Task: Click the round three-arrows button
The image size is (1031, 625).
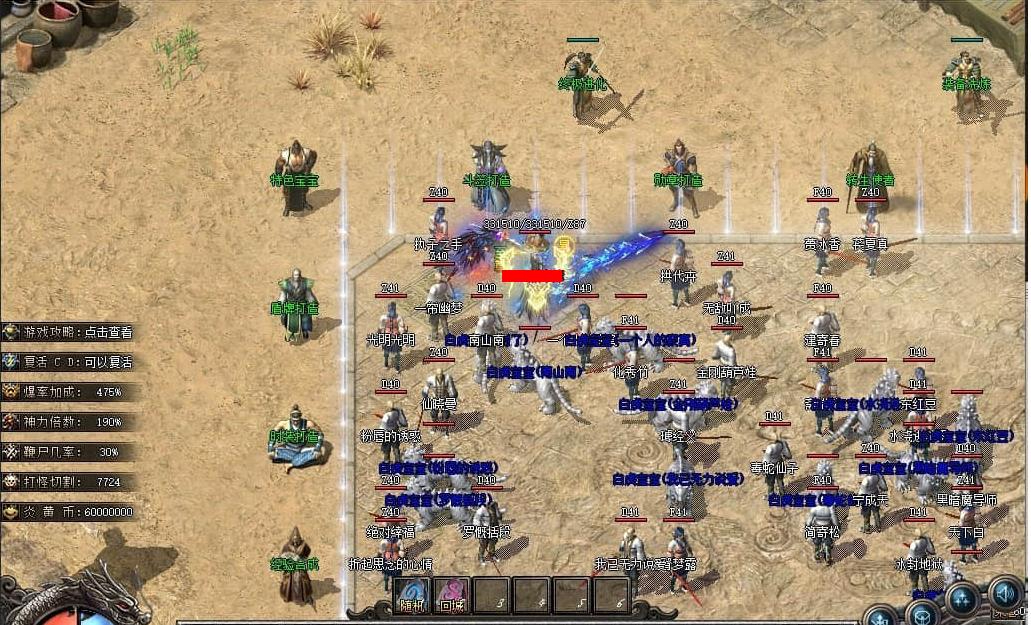Action: pyautogui.click(x=962, y=600)
